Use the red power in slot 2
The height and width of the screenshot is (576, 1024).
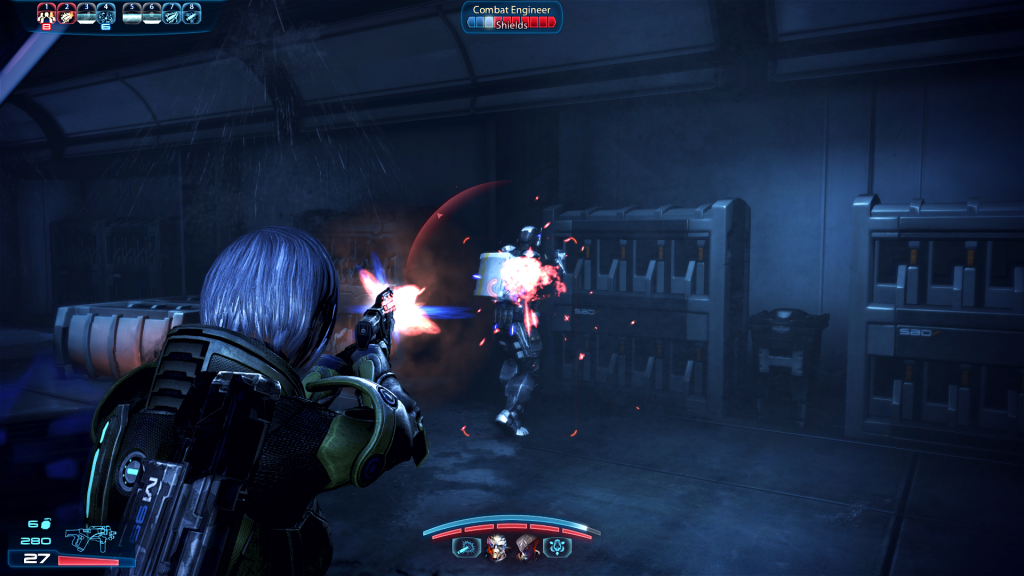click(x=66, y=14)
